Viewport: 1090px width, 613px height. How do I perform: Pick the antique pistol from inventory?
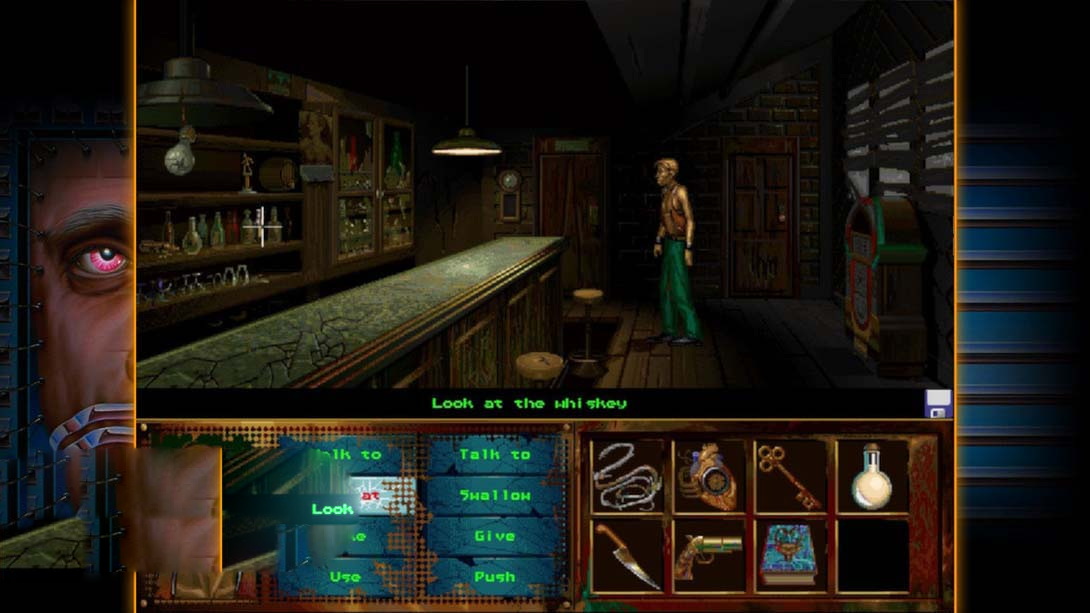point(709,556)
